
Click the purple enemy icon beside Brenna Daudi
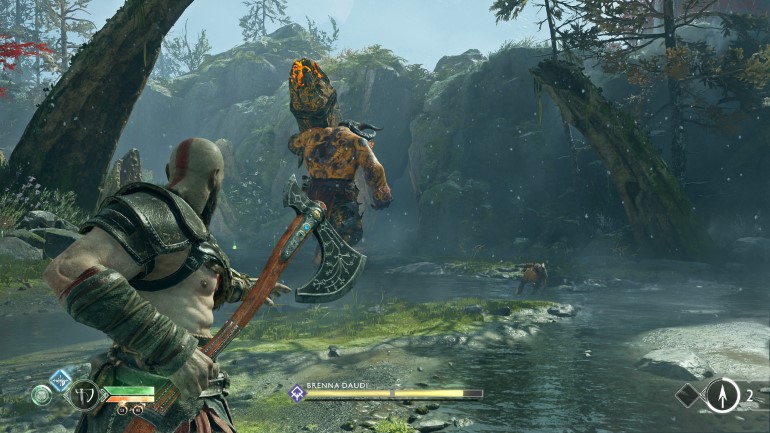pyautogui.click(x=297, y=394)
